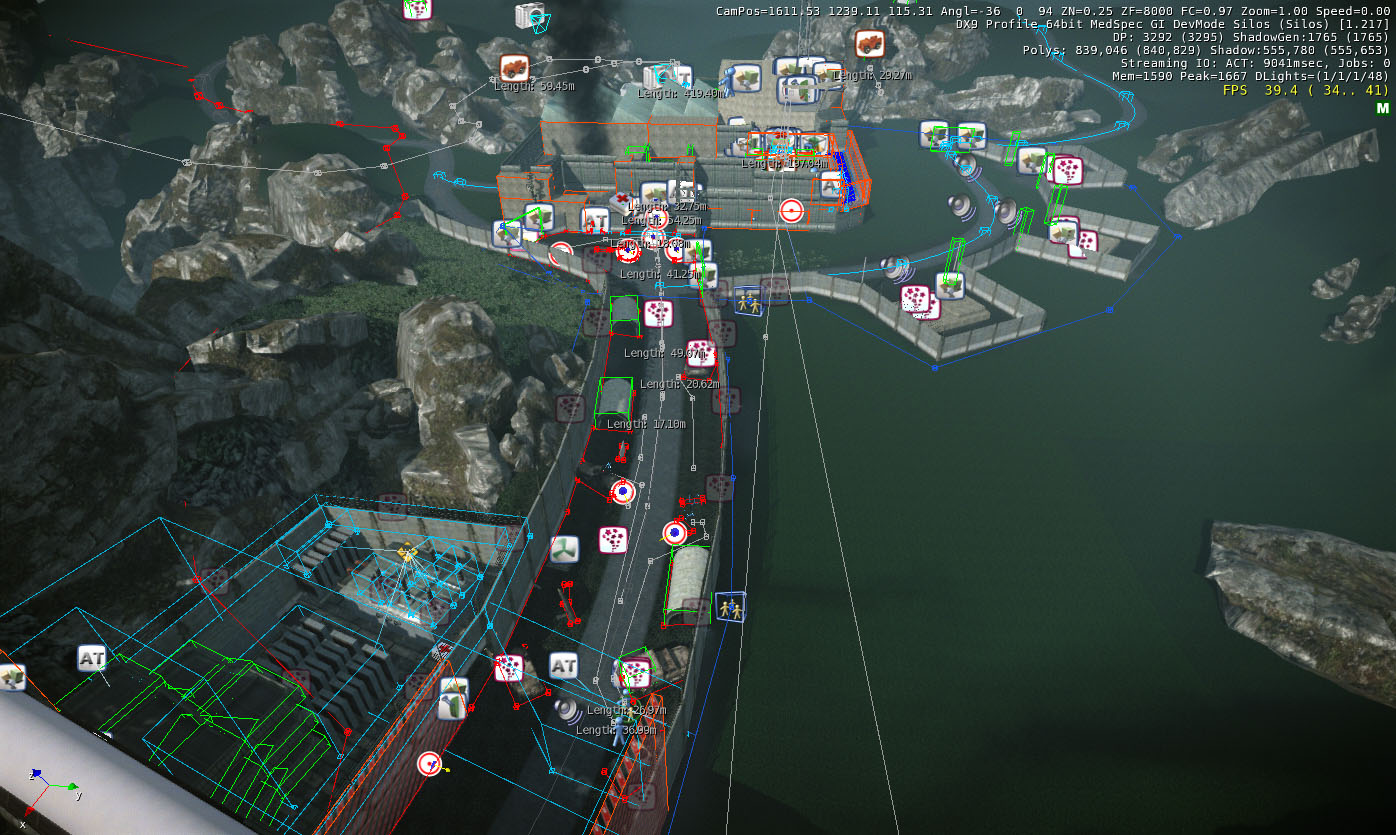1396x835 pixels.
Task: Select the green fan wind icon
Action: pos(564,549)
